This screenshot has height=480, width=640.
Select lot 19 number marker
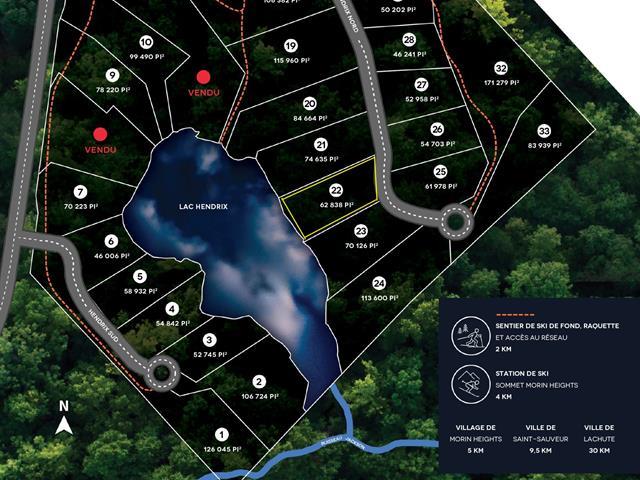(x=290, y=46)
